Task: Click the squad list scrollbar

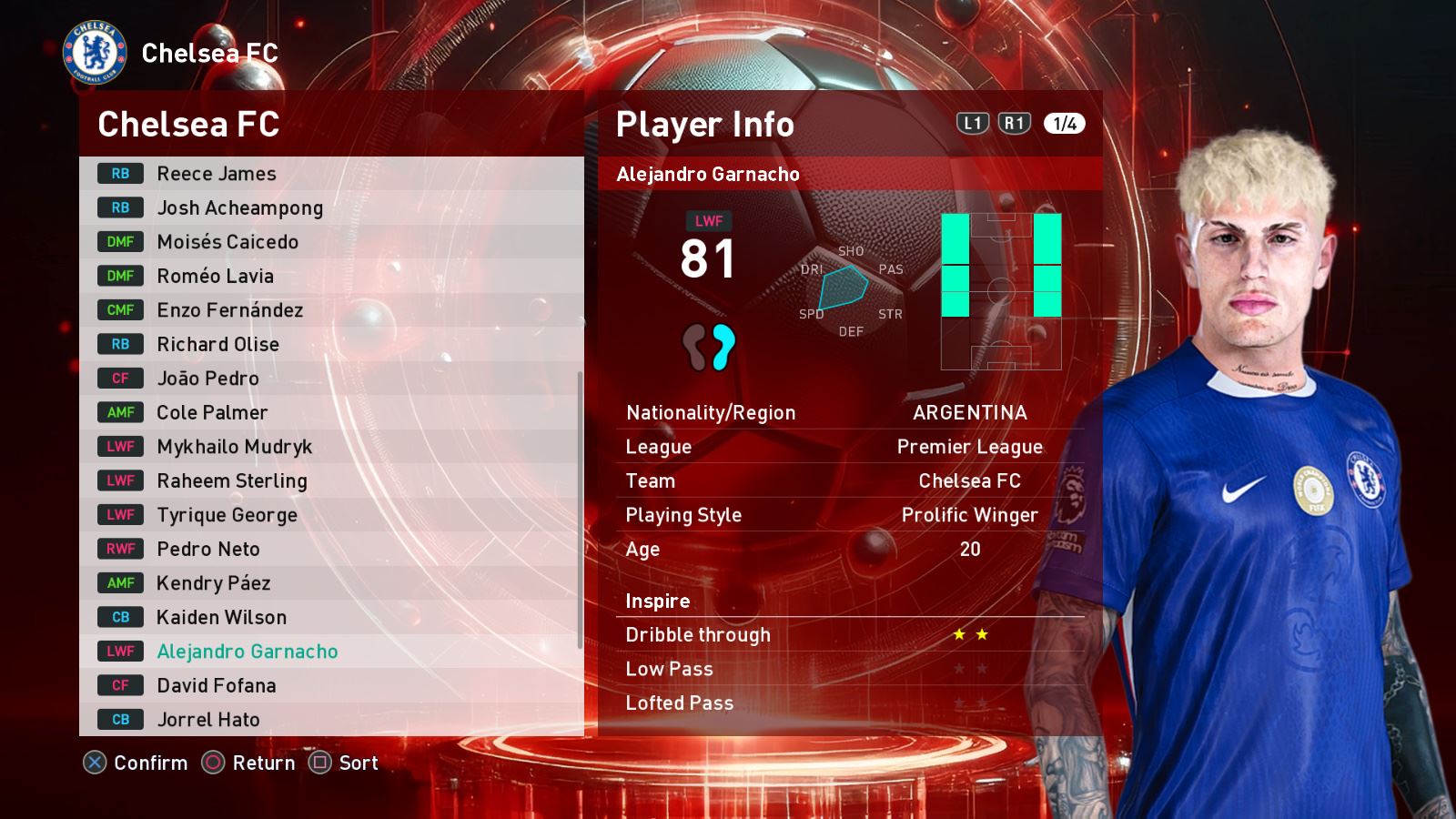Action: 580,510
